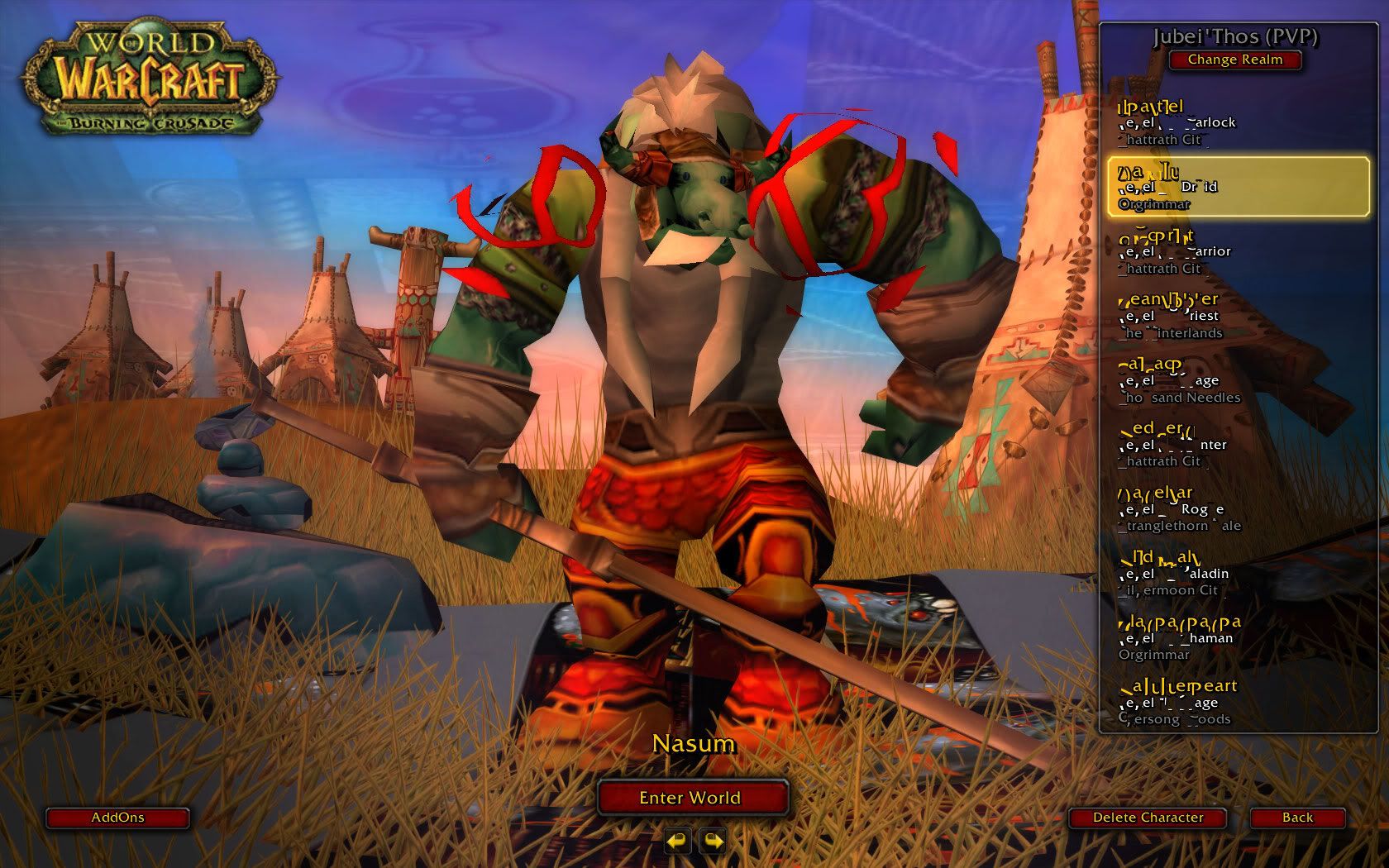The height and width of the screenshot is (868, 1389).
Task: Click the Jubei'Thos (PVP) realm title
Action: coord(1234,37)
